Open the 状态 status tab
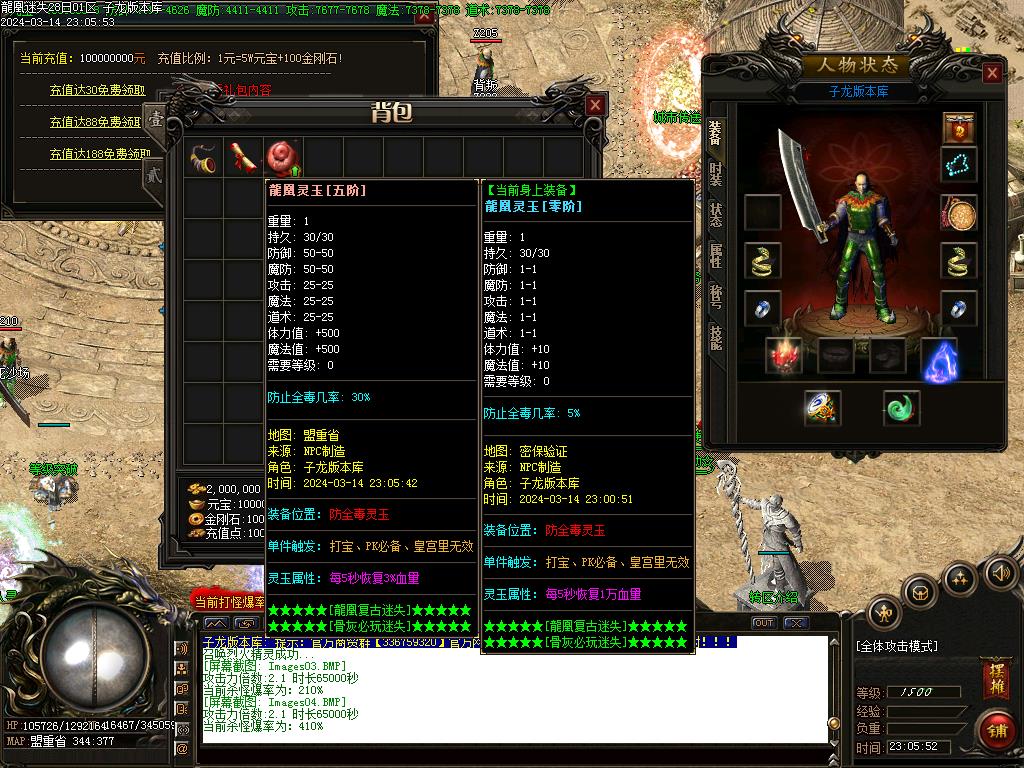This screenshot has height=768, width=1024. pos(715,214)
